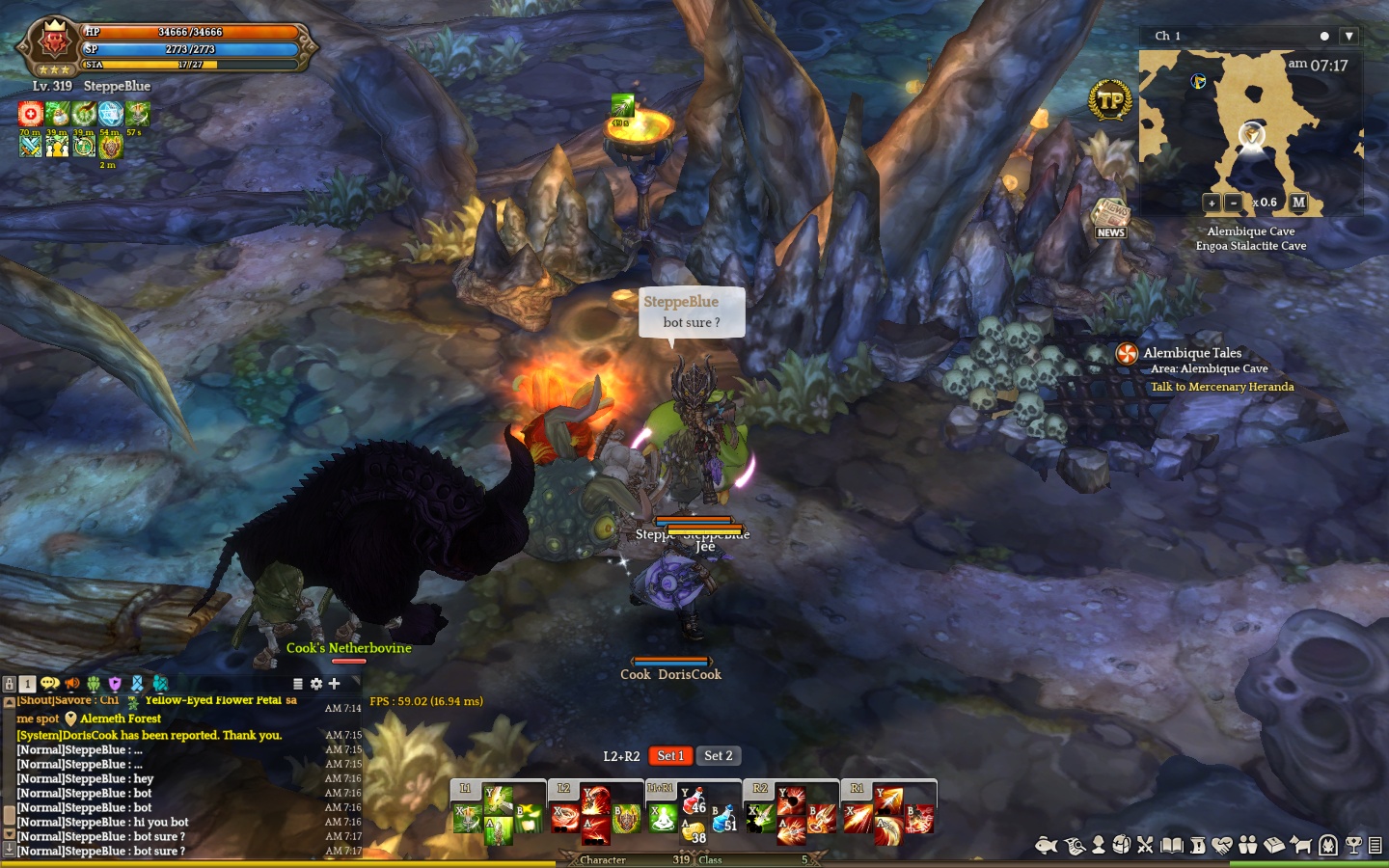1389x868 pixels.
Task: Open the crossed swords menu icon
Action: pyautogui.click(x=1145, y=846)
